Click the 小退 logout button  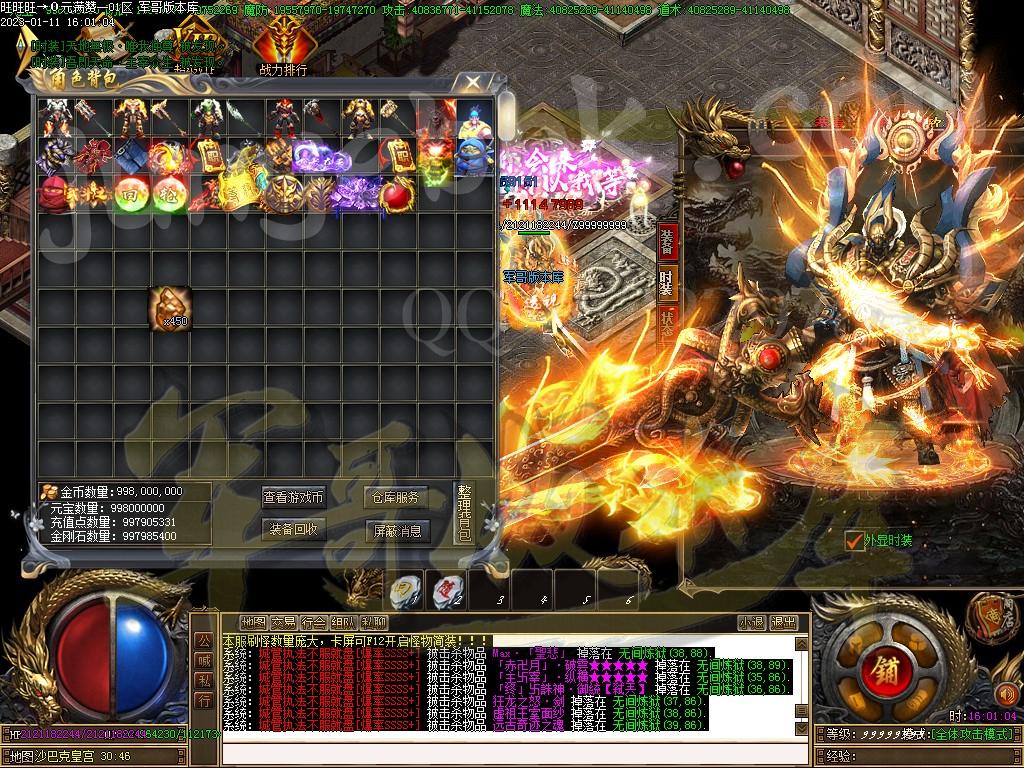752,622
